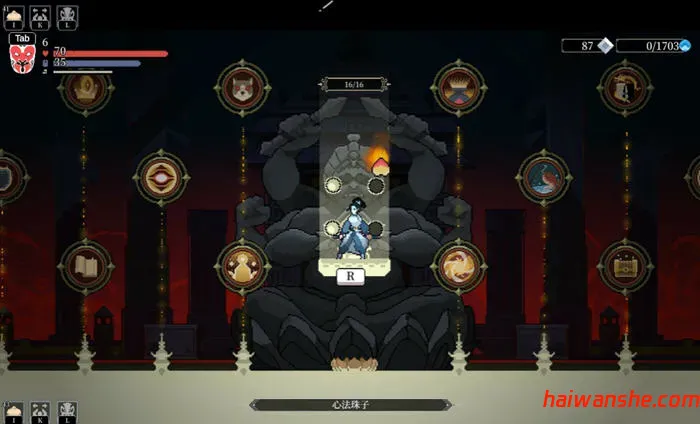Choose the treasure chest skill node

[x=625, y=266]
